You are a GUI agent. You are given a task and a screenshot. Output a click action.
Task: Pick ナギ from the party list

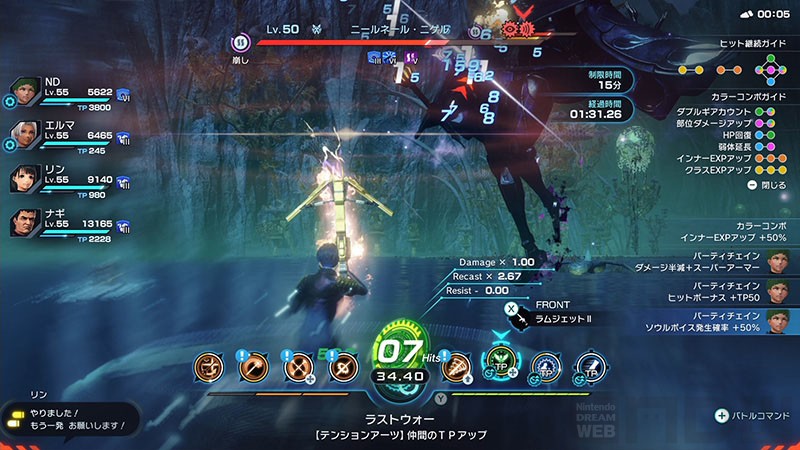pyautogui.click(x=27, y=223)
